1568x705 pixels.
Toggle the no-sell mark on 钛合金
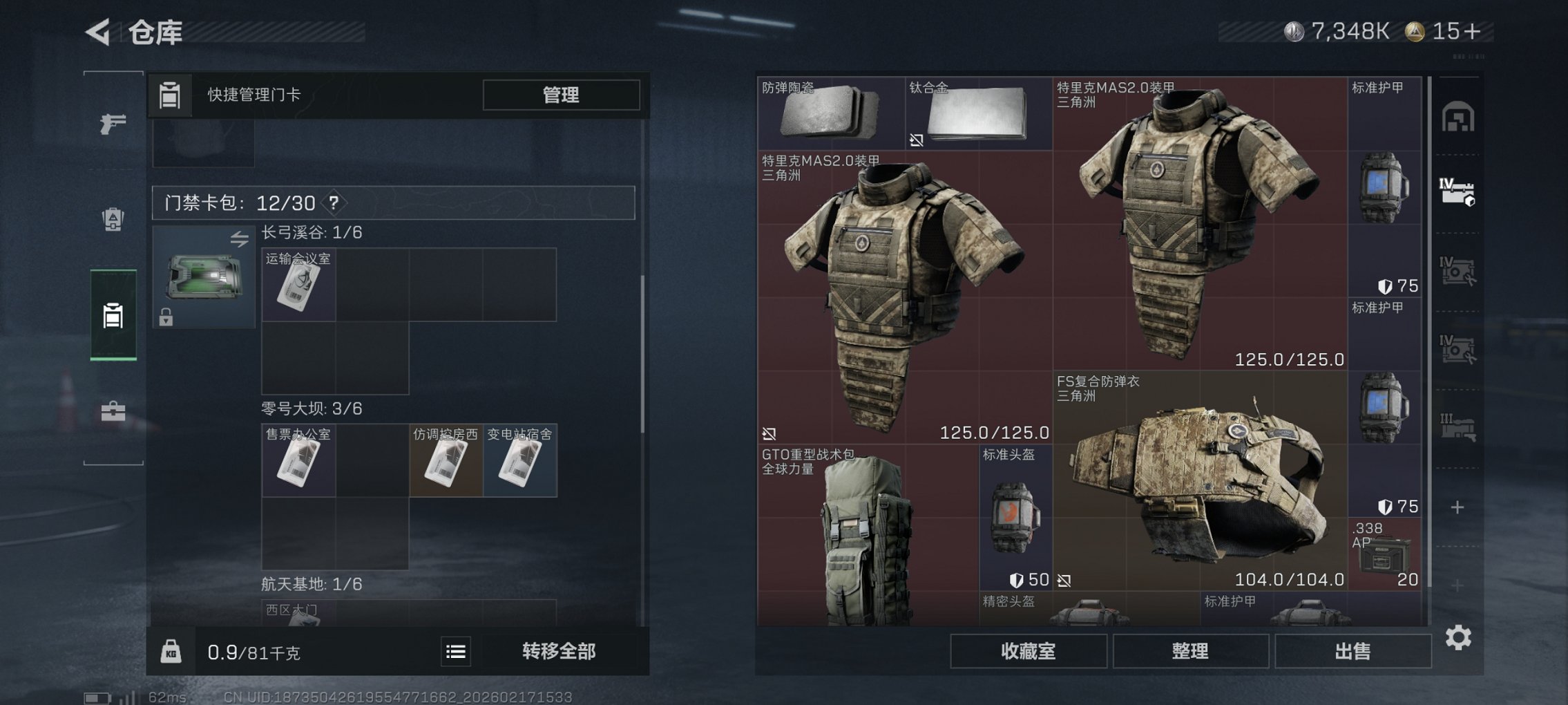(917, 142)
